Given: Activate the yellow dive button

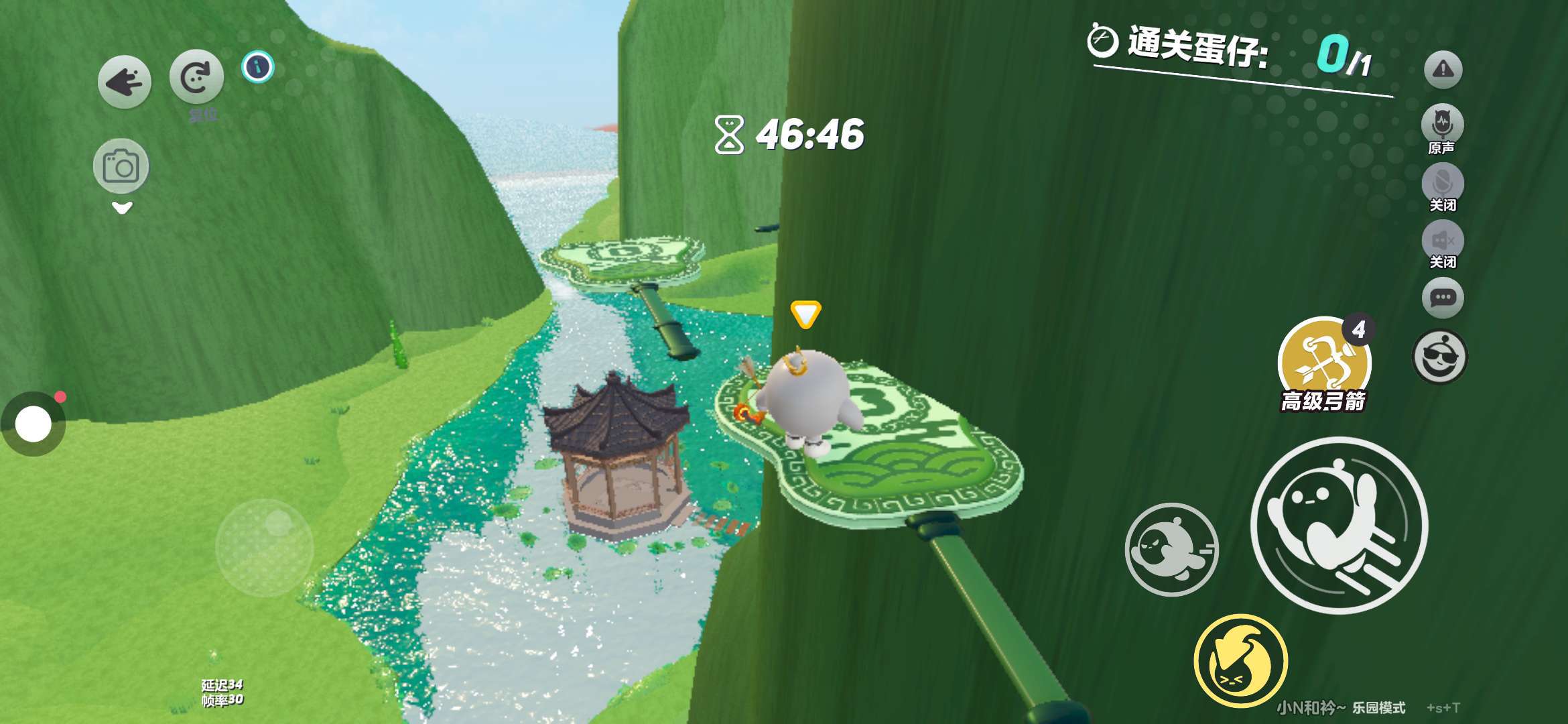Looking at the screenshot, I should (x=1240, y=660).
